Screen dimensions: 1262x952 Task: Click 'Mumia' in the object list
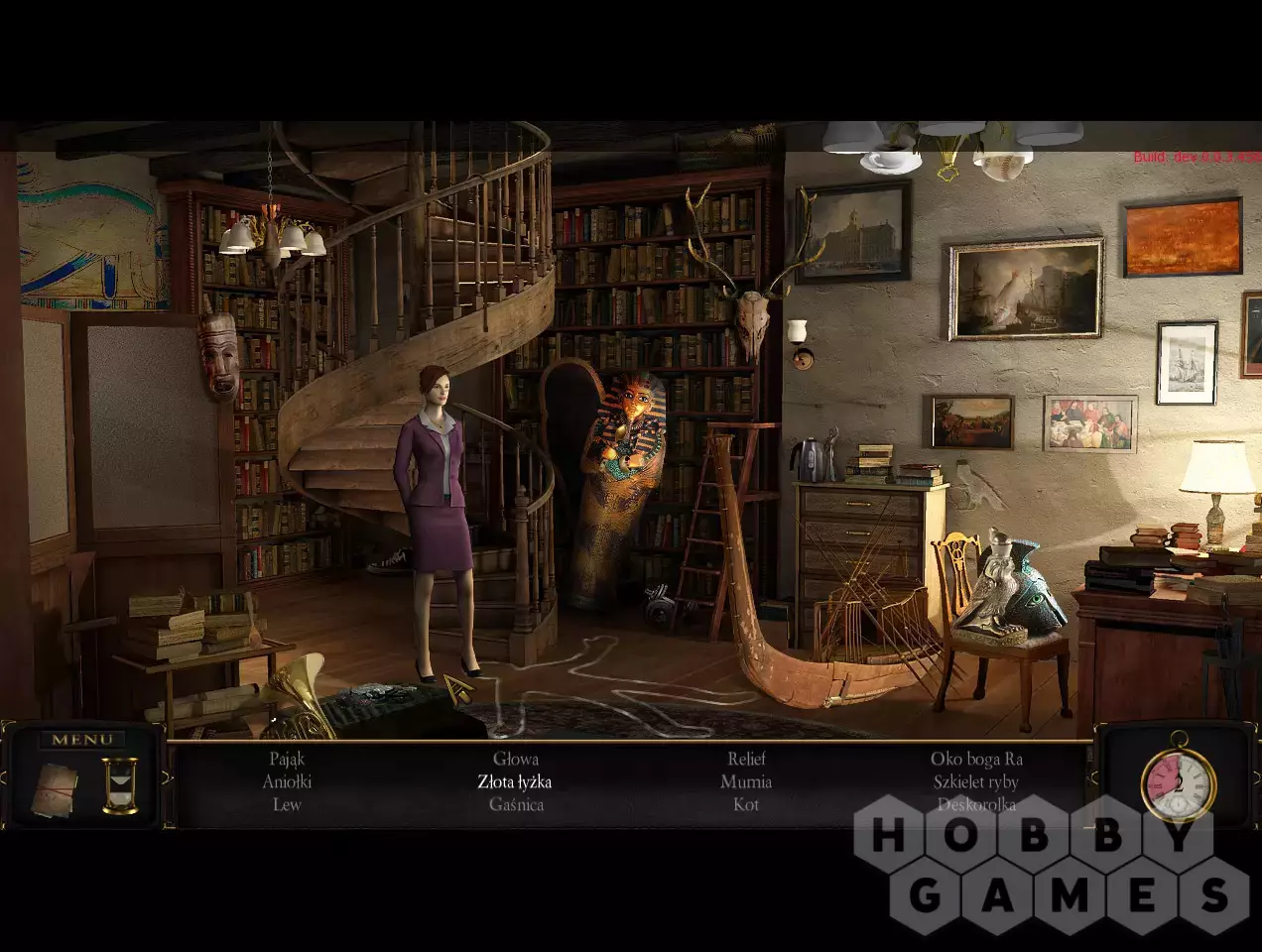click(x=746, y=782)
